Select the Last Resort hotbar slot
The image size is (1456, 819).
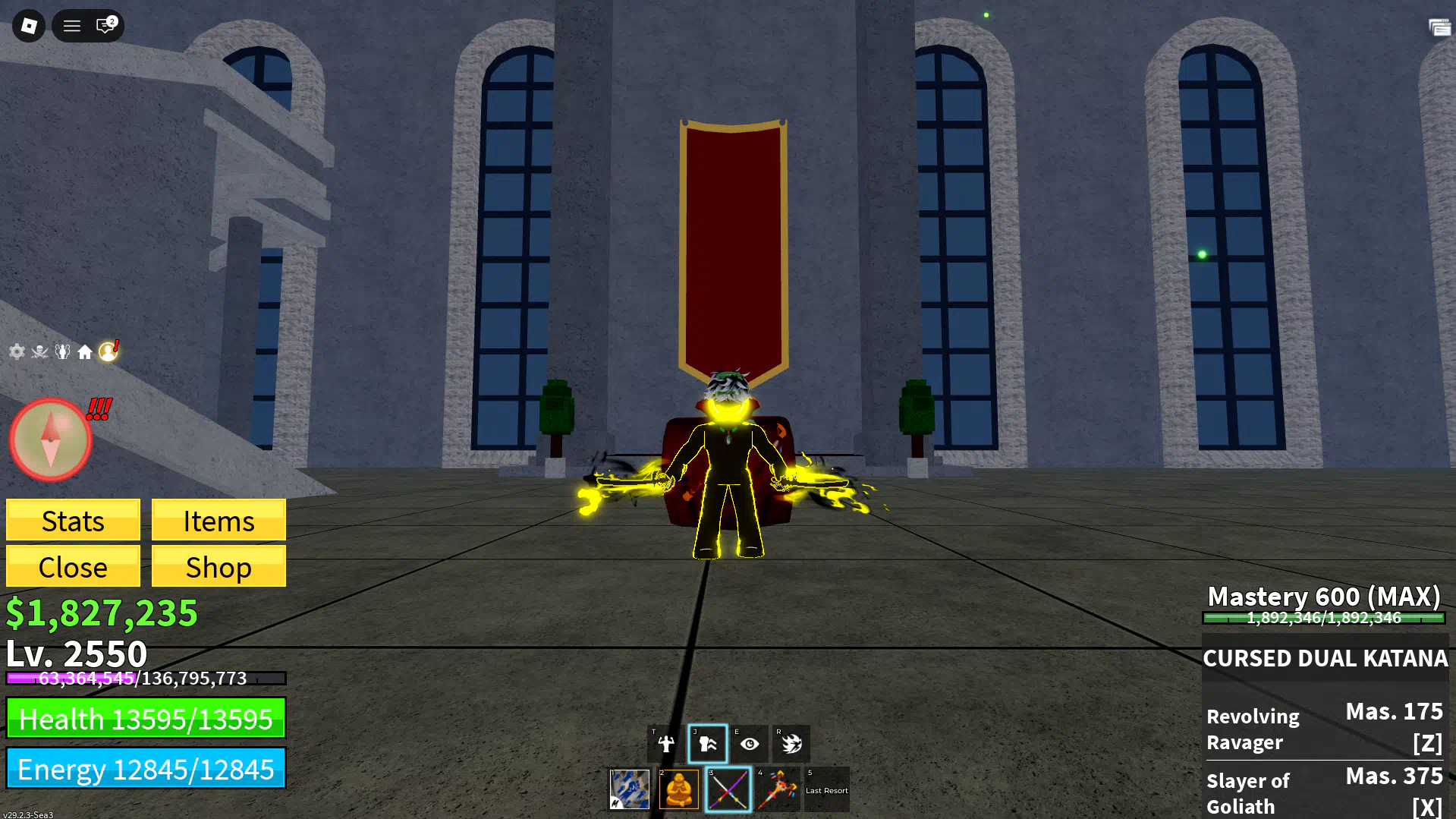[x=827, y=789]
